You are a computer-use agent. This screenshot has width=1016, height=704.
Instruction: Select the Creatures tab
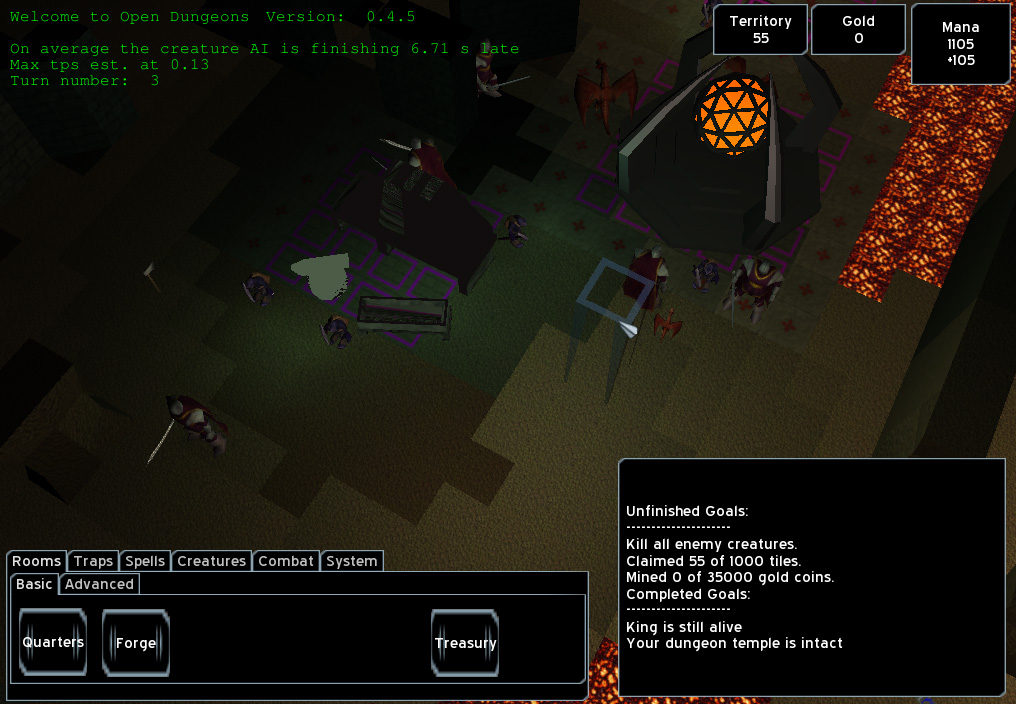[211, 561]
